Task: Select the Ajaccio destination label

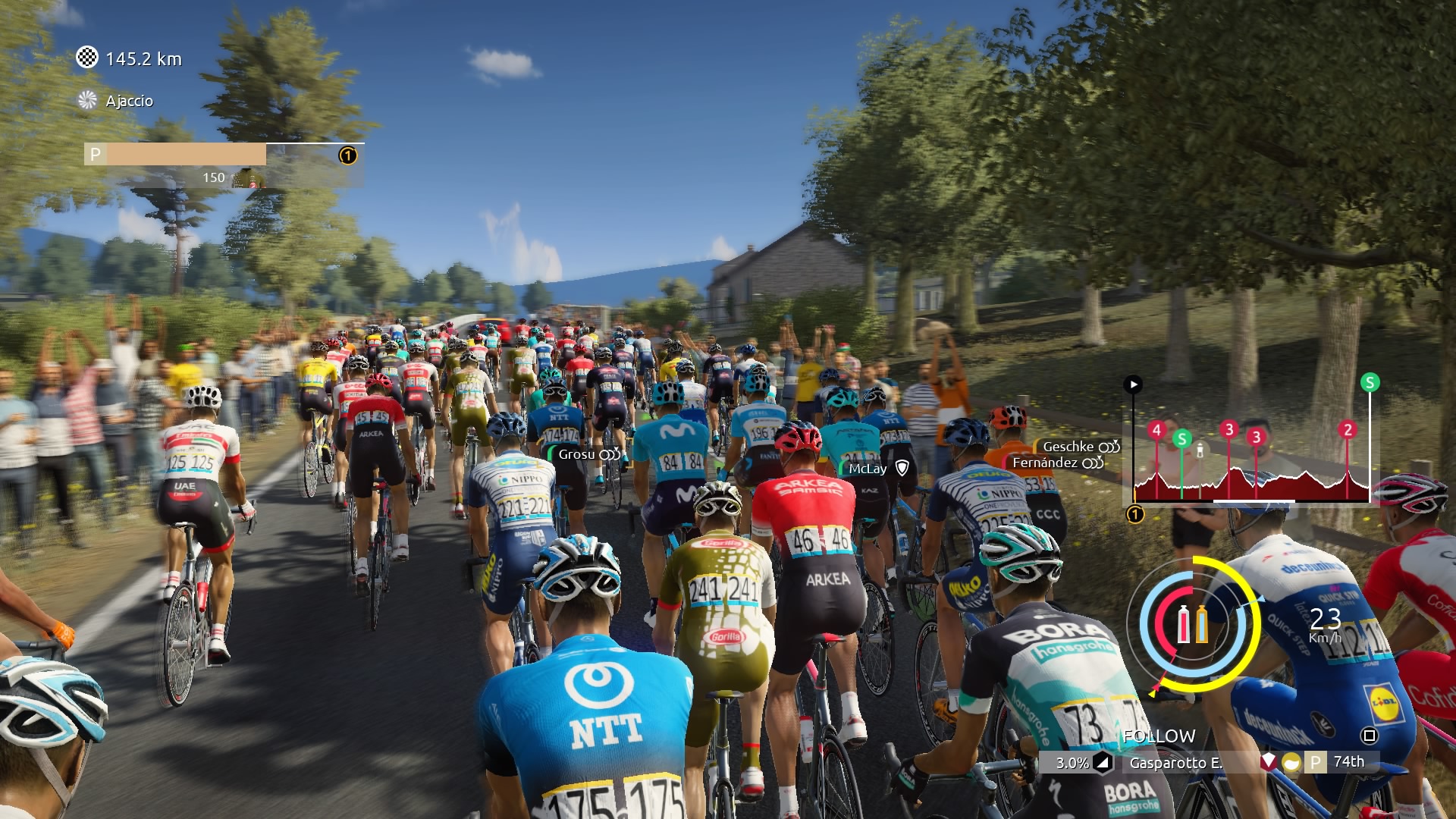Action: point(129,101)
